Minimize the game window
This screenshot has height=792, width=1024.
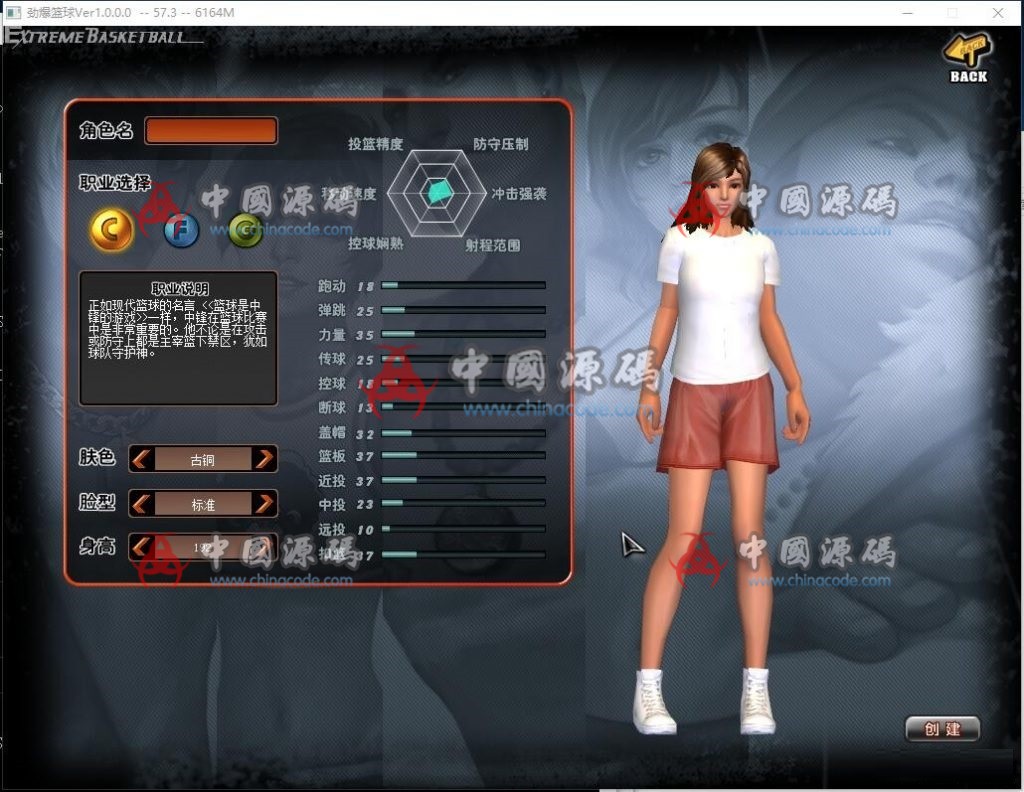tap(906, 12)
